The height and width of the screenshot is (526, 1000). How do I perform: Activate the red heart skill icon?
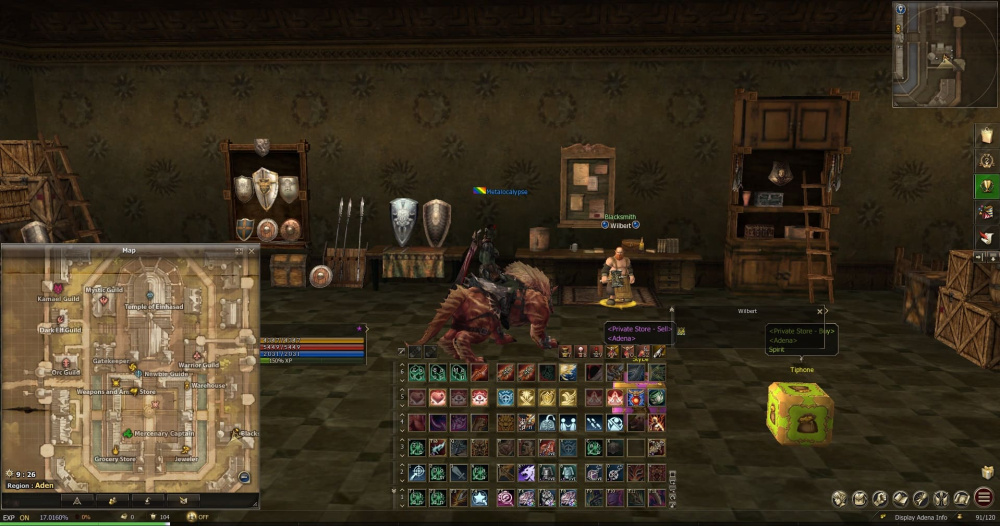[438, 397]
